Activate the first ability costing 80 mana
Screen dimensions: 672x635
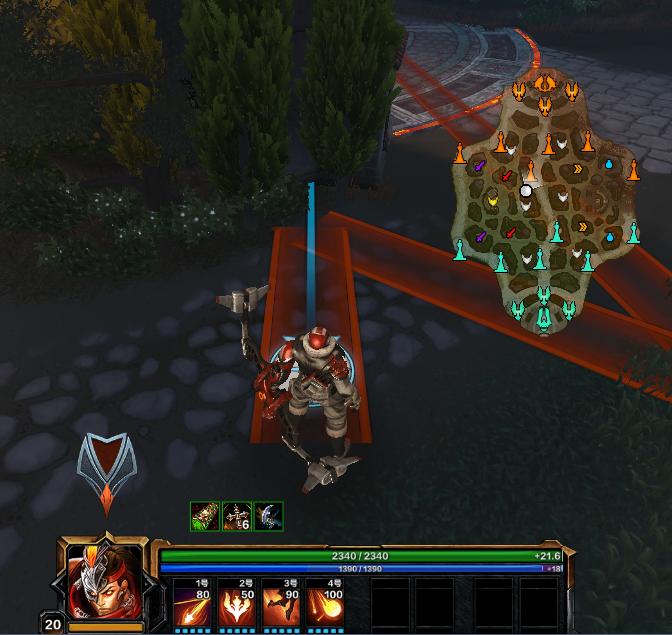[x=191, y=603]
